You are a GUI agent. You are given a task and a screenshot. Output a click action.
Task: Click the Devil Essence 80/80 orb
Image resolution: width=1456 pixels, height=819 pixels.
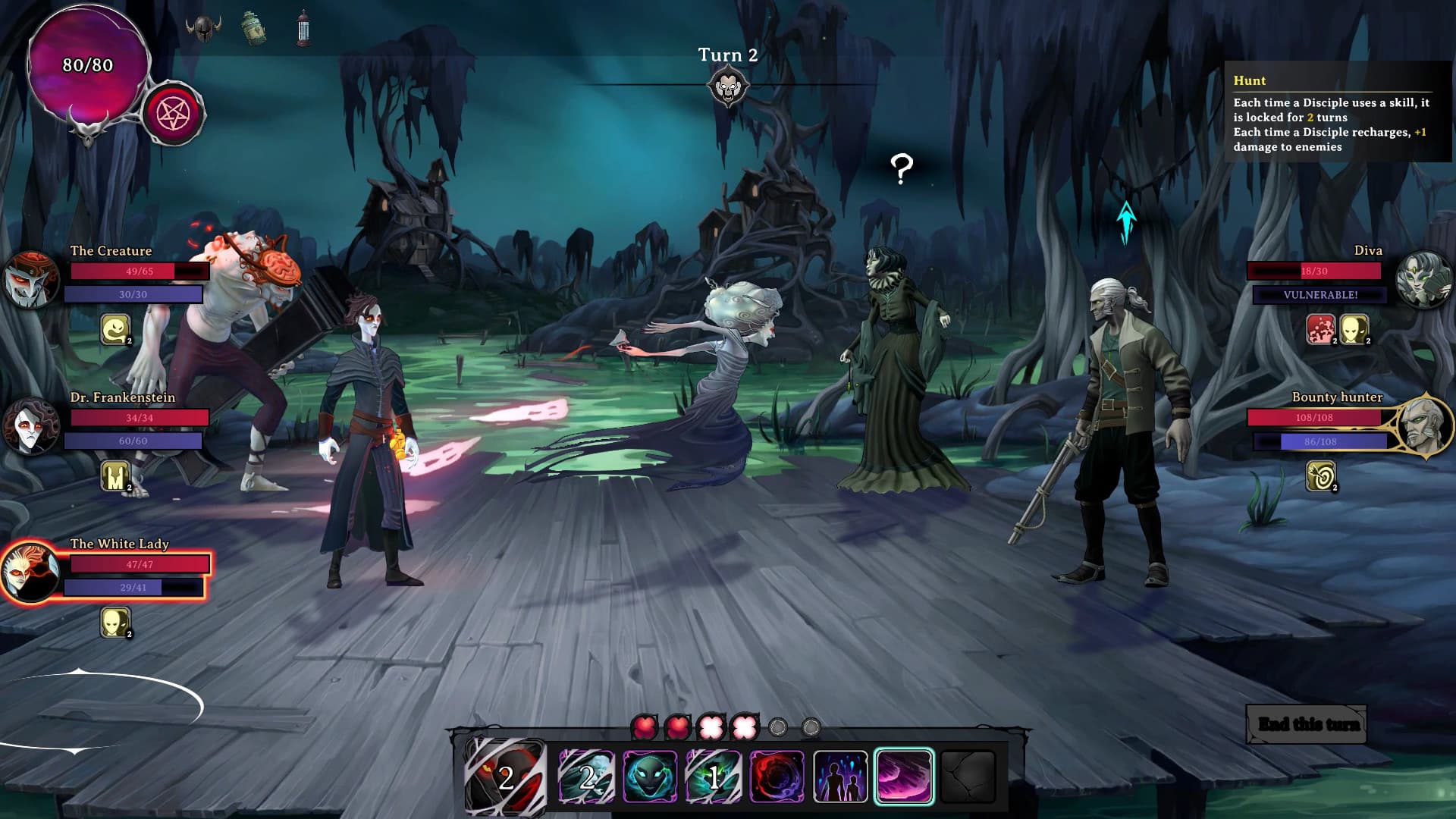pos(86,68)
